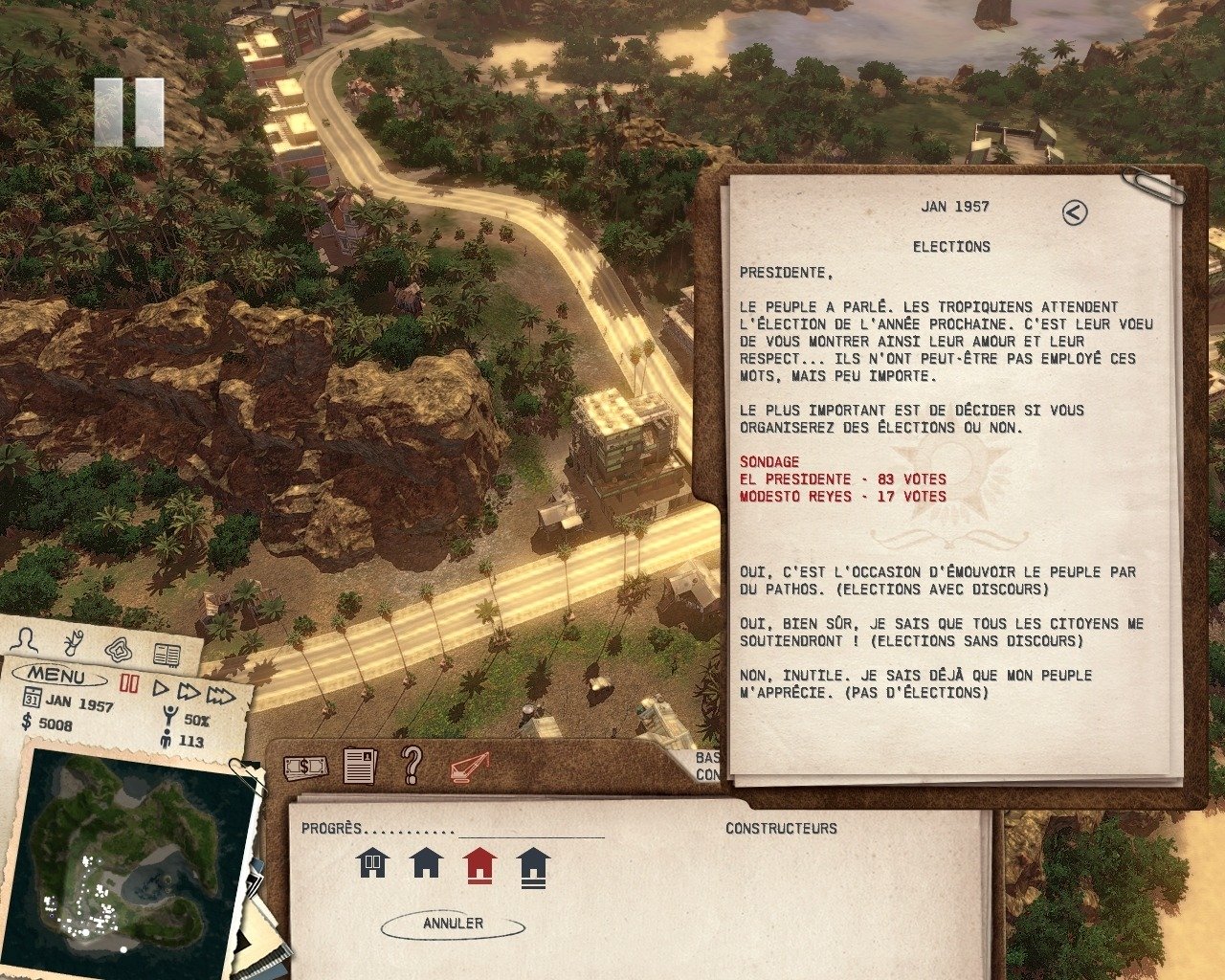
Task: Pause the game with the red pause icon
Action: pyautogui.click(x=129, y=683)
